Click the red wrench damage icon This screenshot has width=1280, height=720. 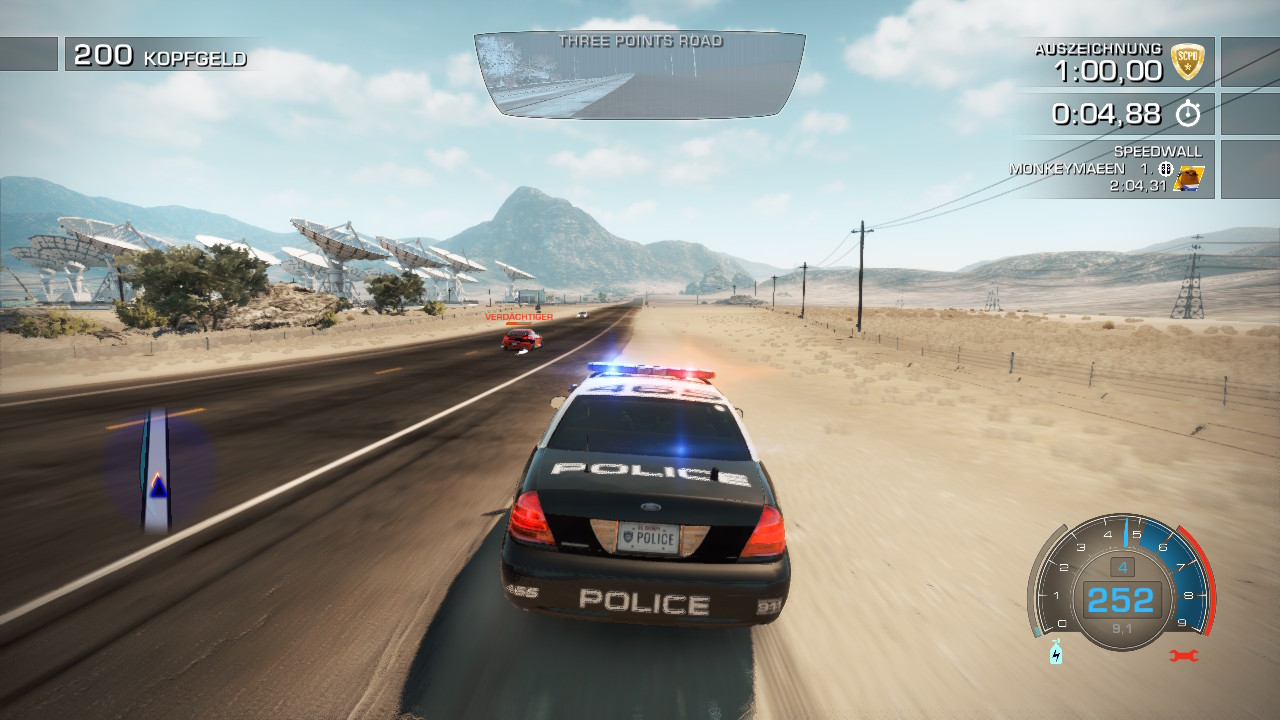coord(1183,656)
